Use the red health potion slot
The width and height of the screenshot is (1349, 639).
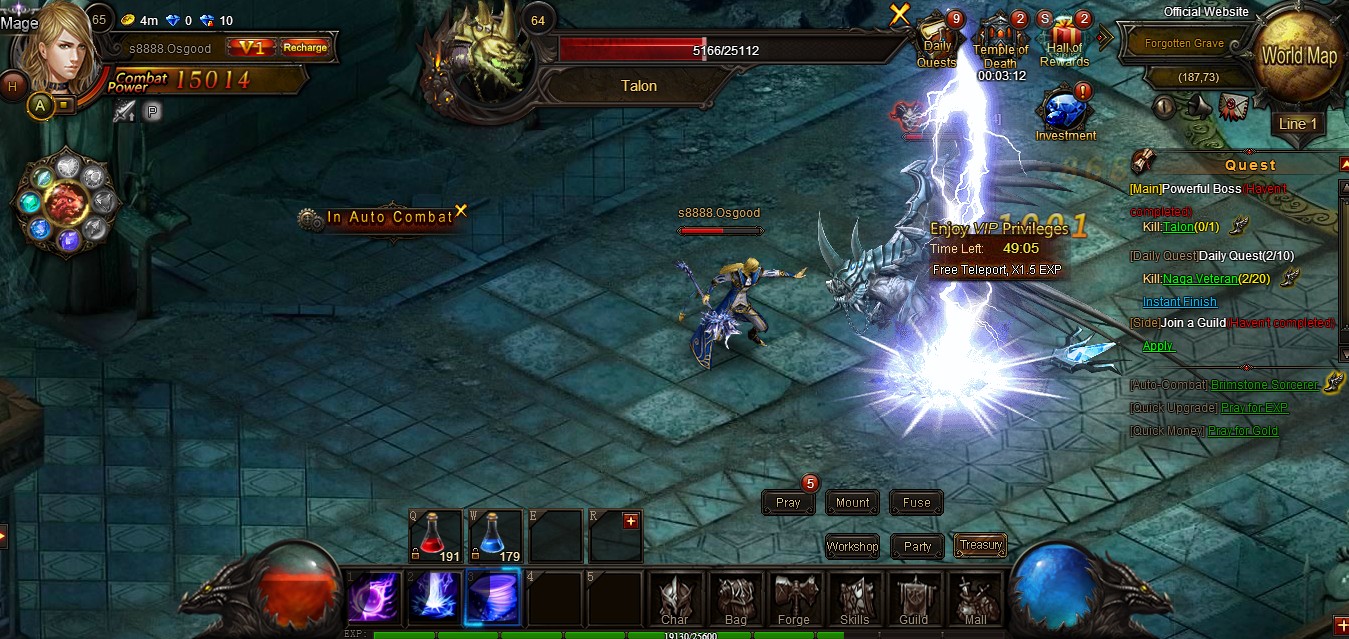(433, 536)
